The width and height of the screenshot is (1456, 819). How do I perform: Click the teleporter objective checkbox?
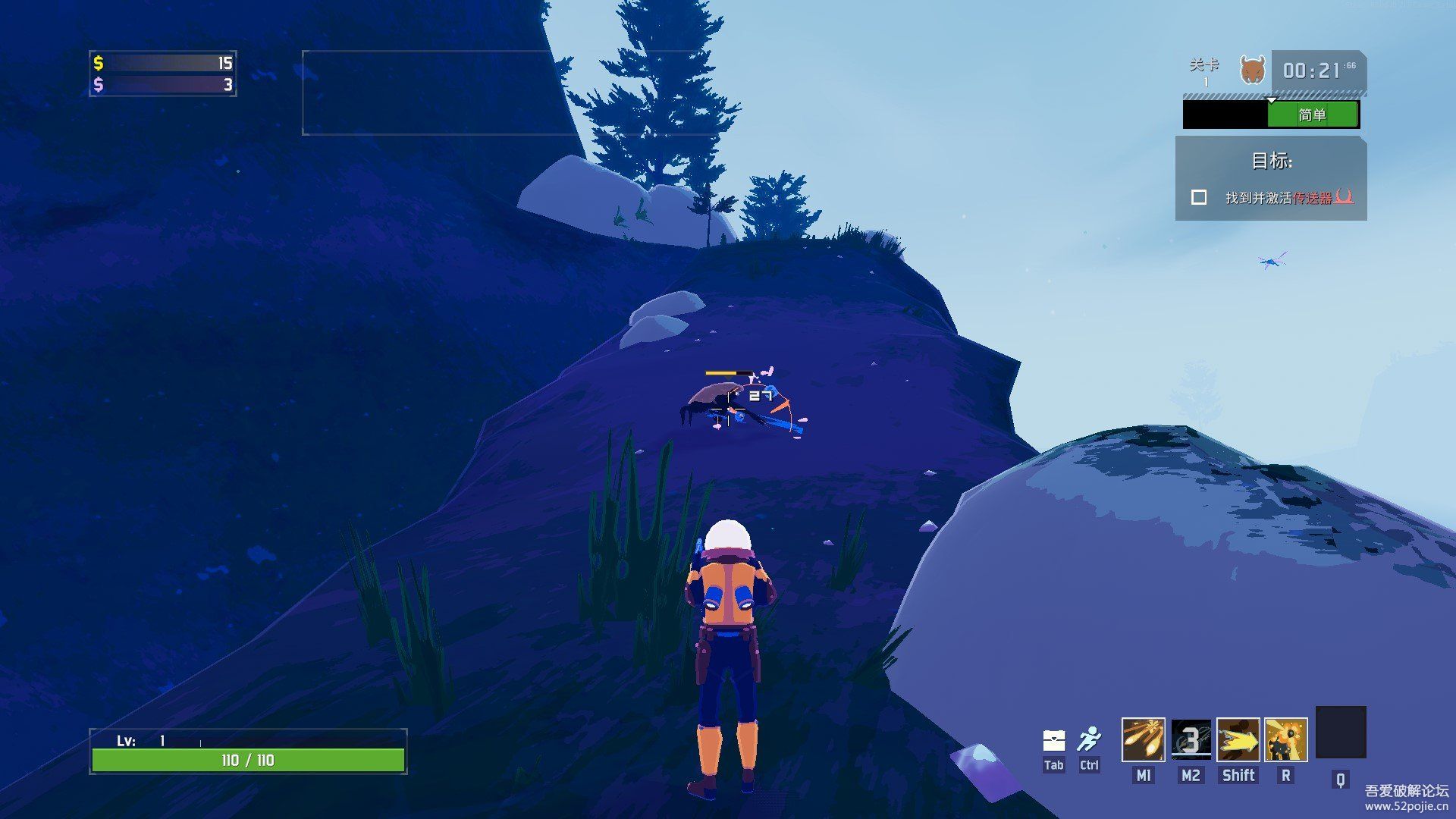1199,197
